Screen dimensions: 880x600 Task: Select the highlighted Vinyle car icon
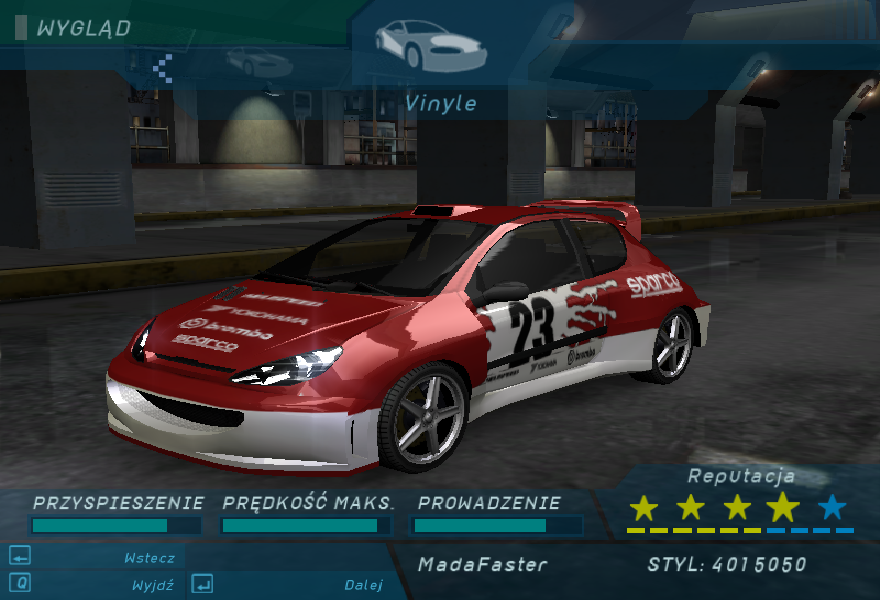430,44
